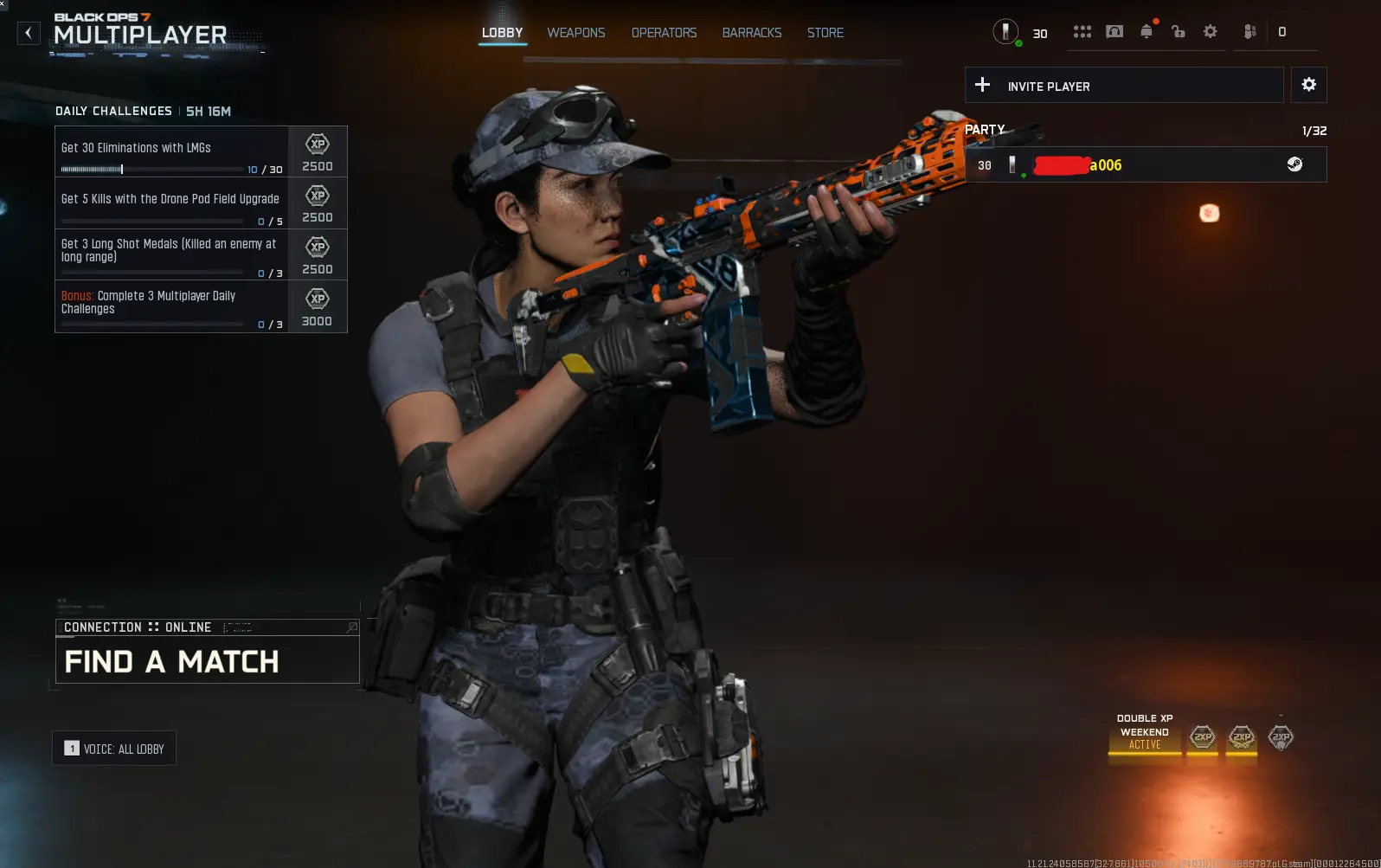Toggle the Voice: All Lobby channel
Image resolution: width=1381 pixels, height=868 pixels.
coord(114,749)
